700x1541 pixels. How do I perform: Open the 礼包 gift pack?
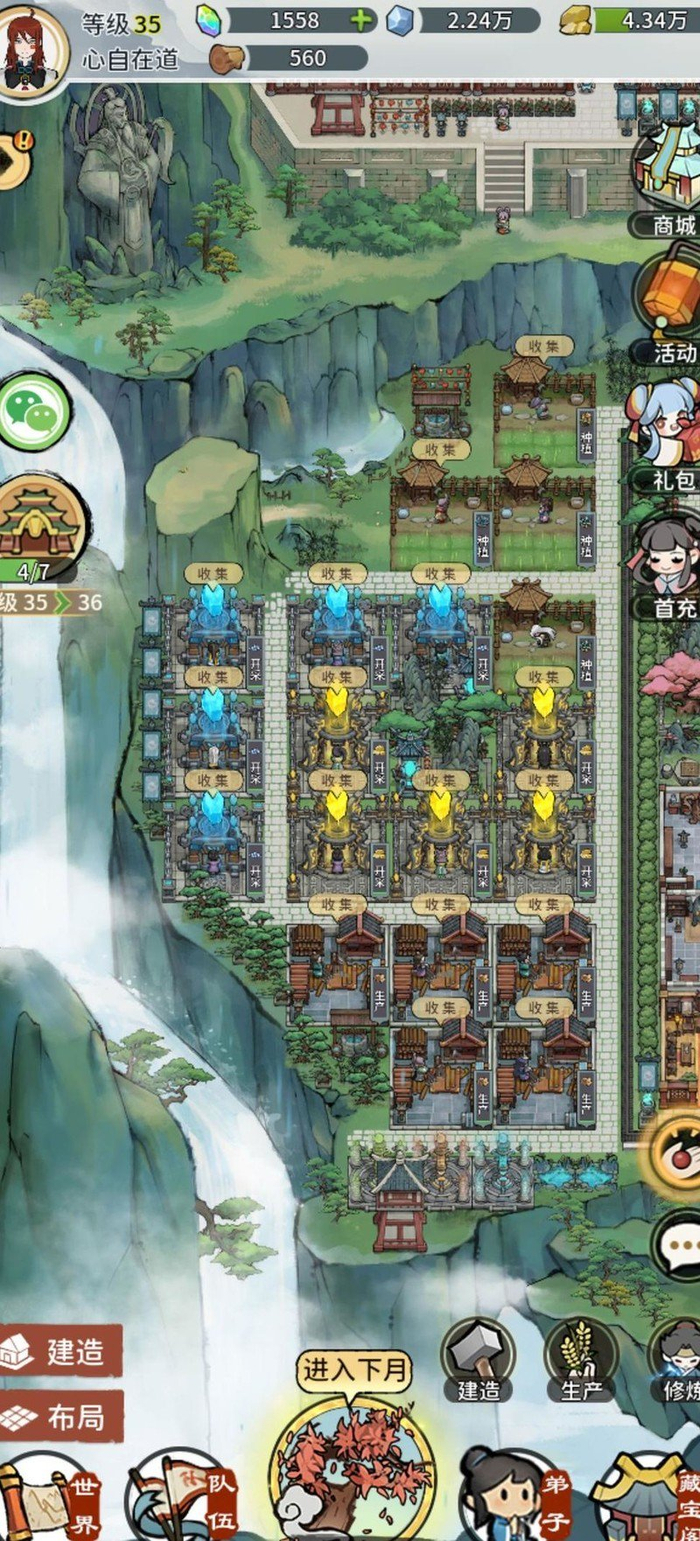pyautogui.click(x=668, y=430)
